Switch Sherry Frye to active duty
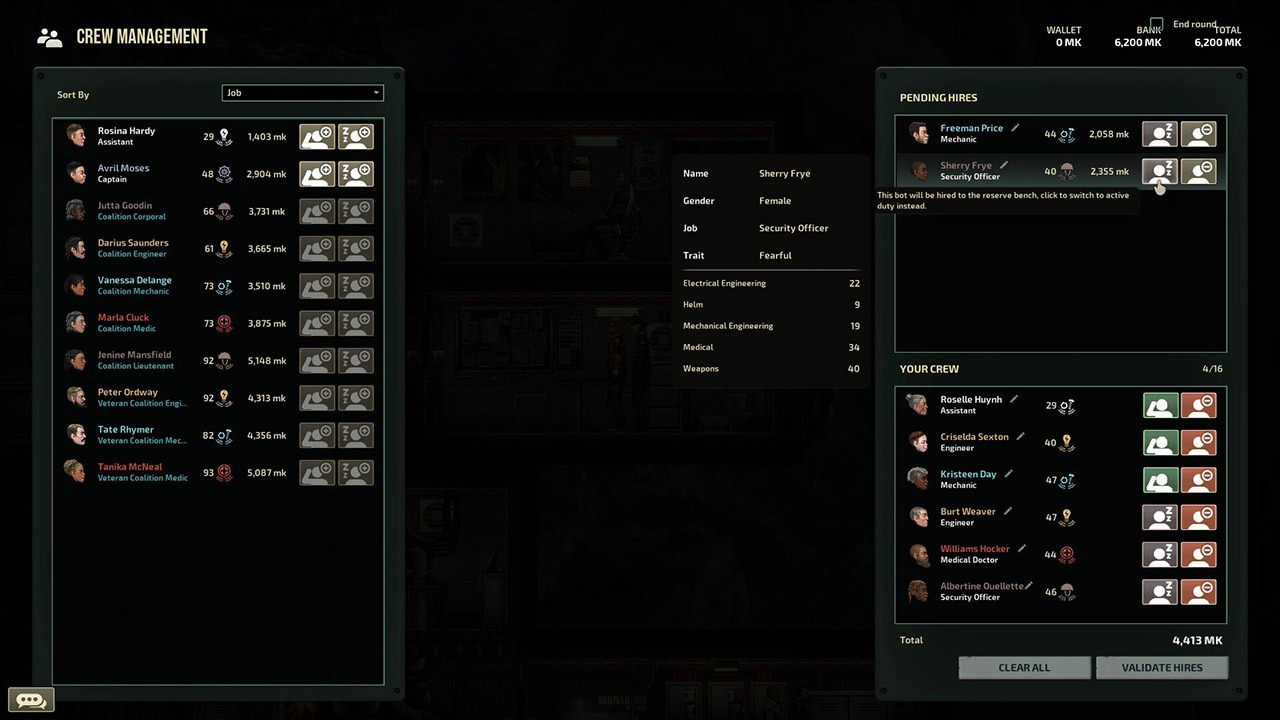1280x720 pixels. coord(1160,171)
